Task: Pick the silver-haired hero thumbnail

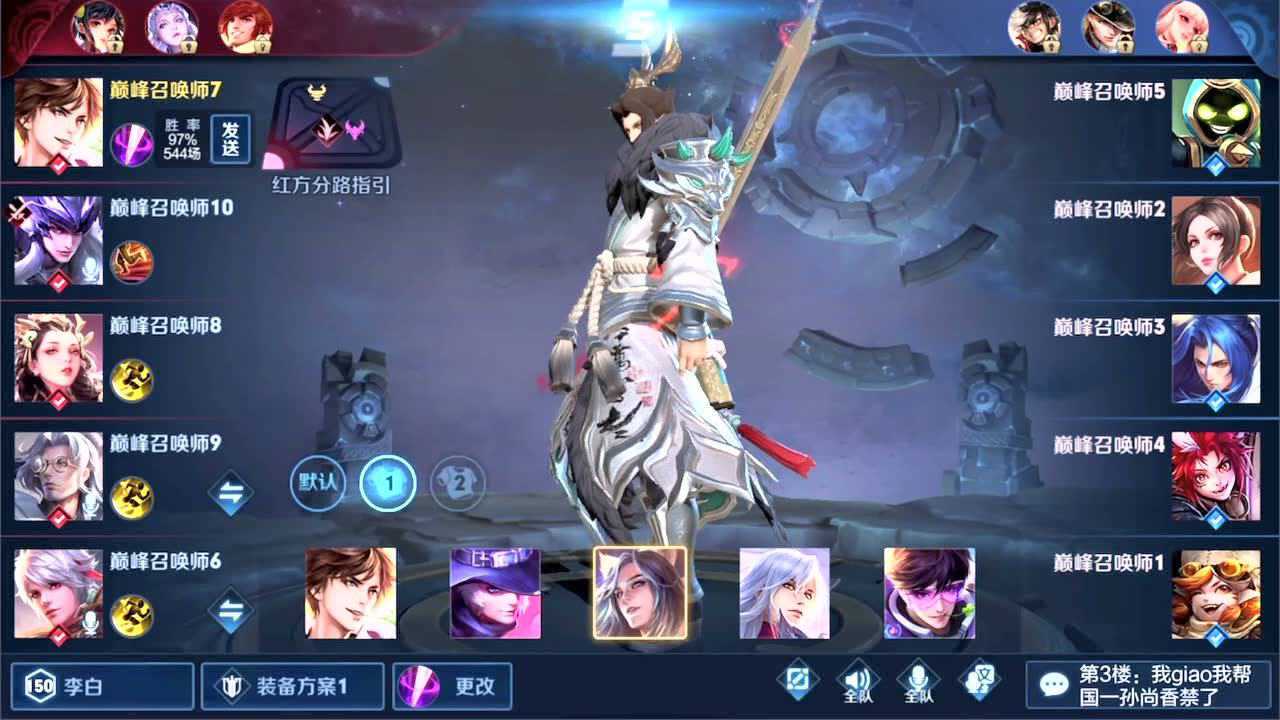Action: pyautogui.click(x=785, y=593)
